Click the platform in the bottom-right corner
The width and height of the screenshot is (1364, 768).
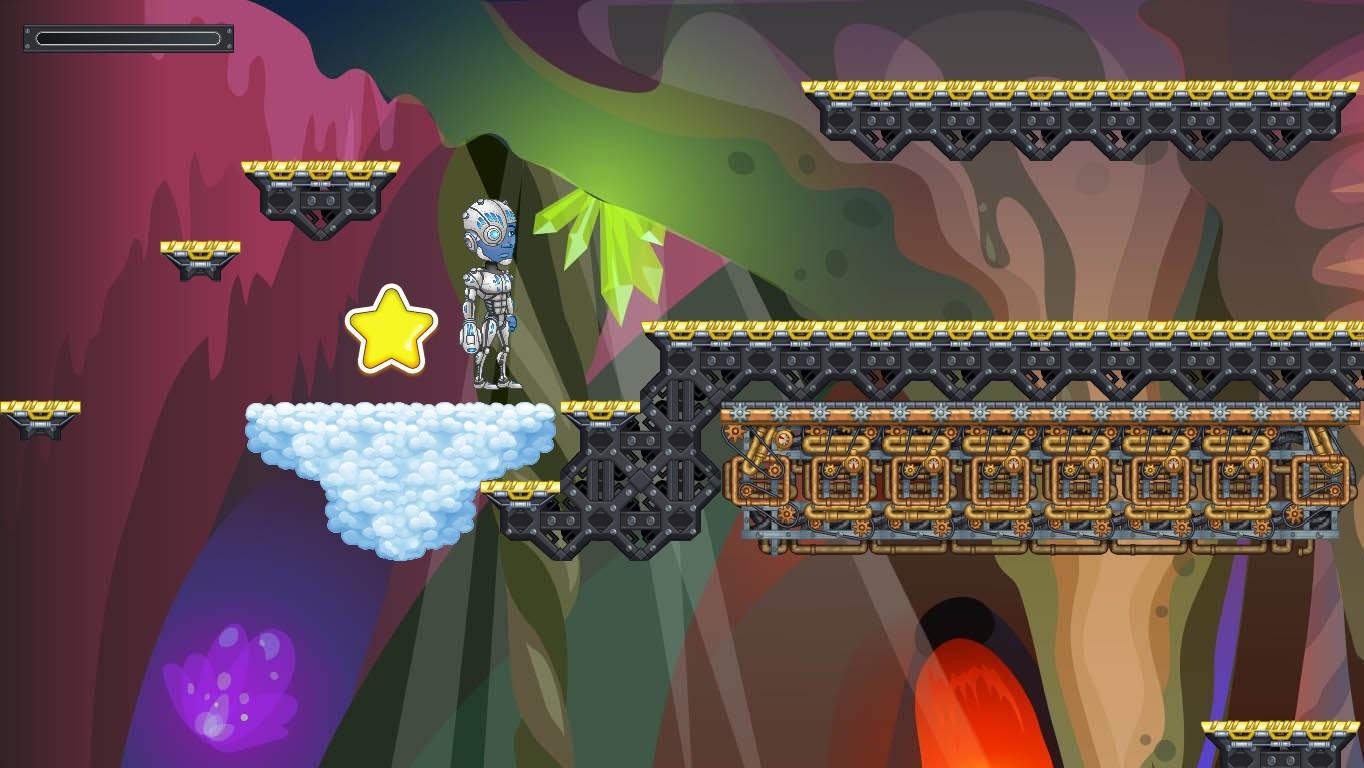click(x=1280, y=740)
